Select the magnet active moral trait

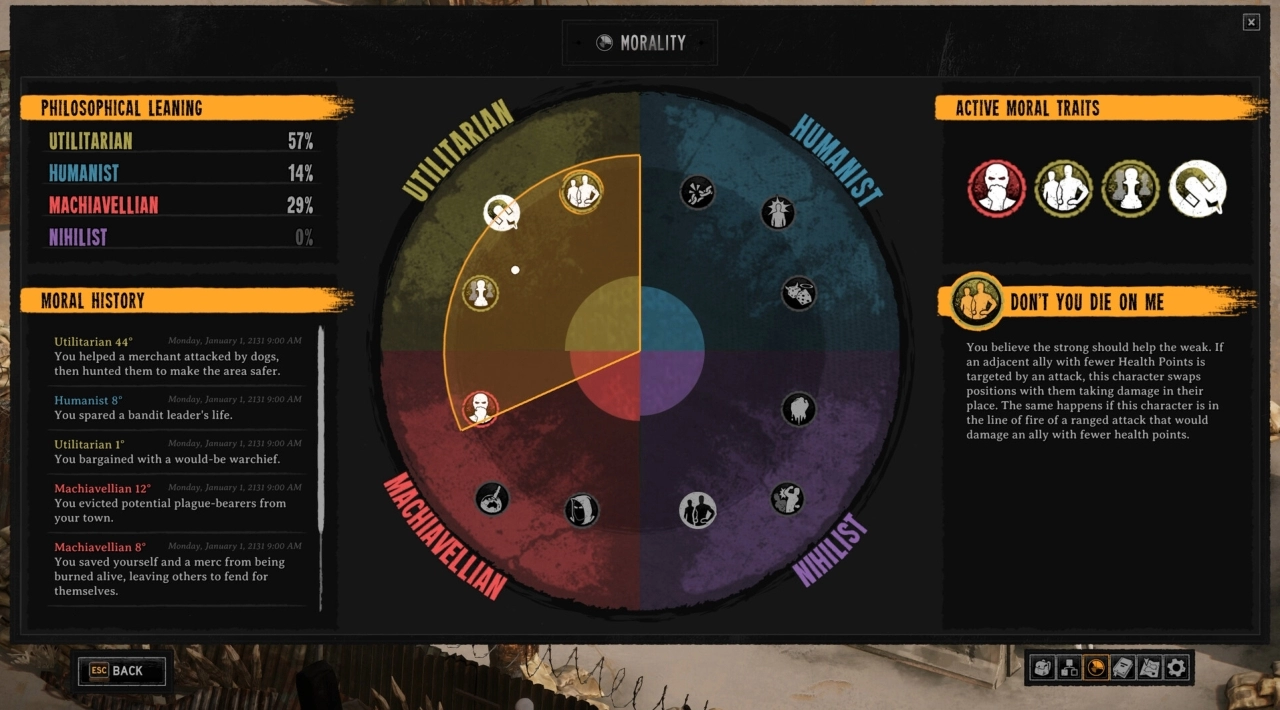pos(1197,188)
